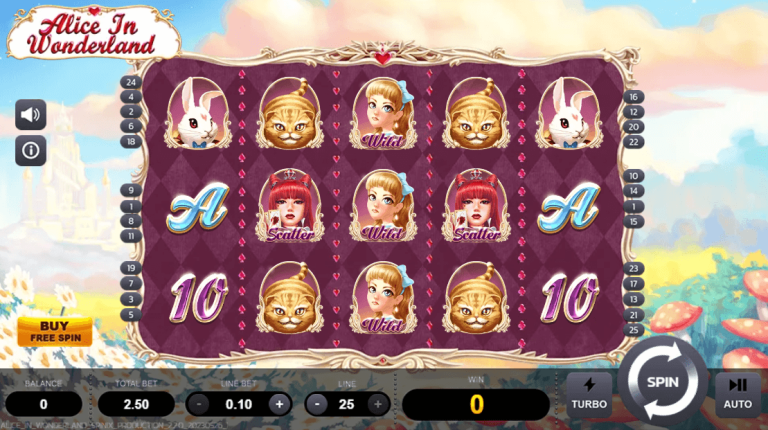Decrease the line bet amount

200,404
